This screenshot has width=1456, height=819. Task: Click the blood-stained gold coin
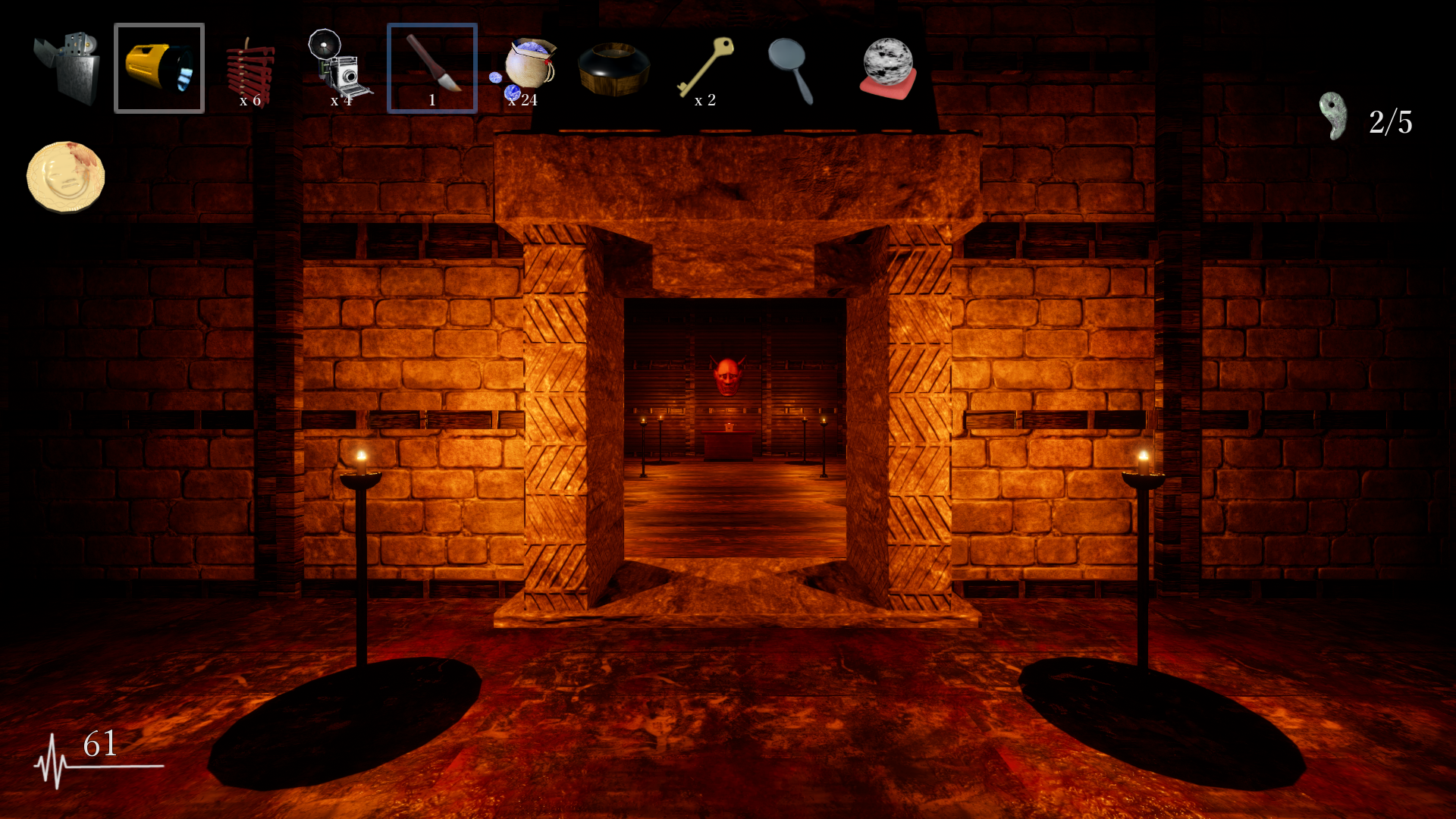(x=66, y=176)
